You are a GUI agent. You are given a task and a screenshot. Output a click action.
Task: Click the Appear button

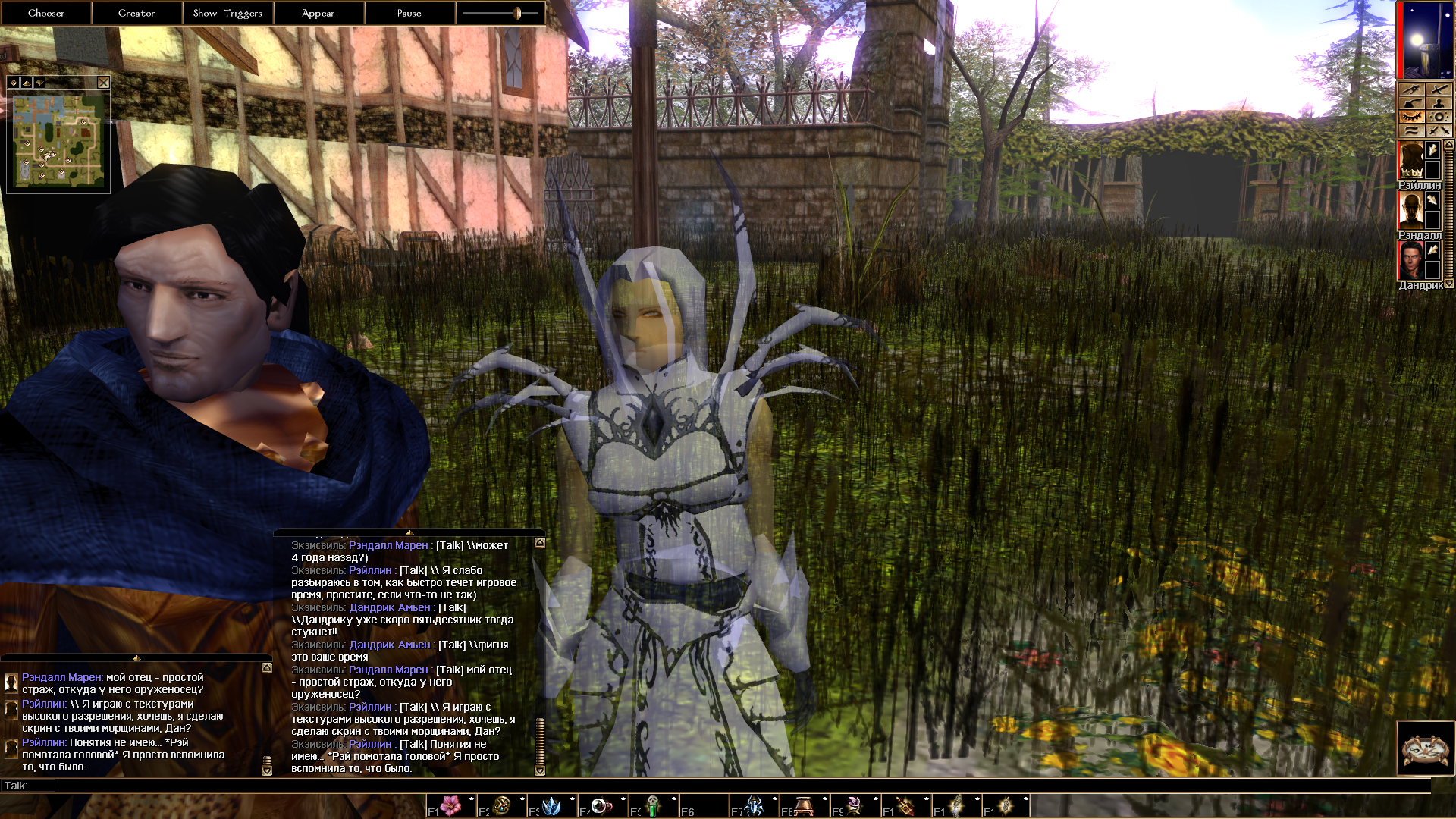pyautogui.click(x=318, y=13)
